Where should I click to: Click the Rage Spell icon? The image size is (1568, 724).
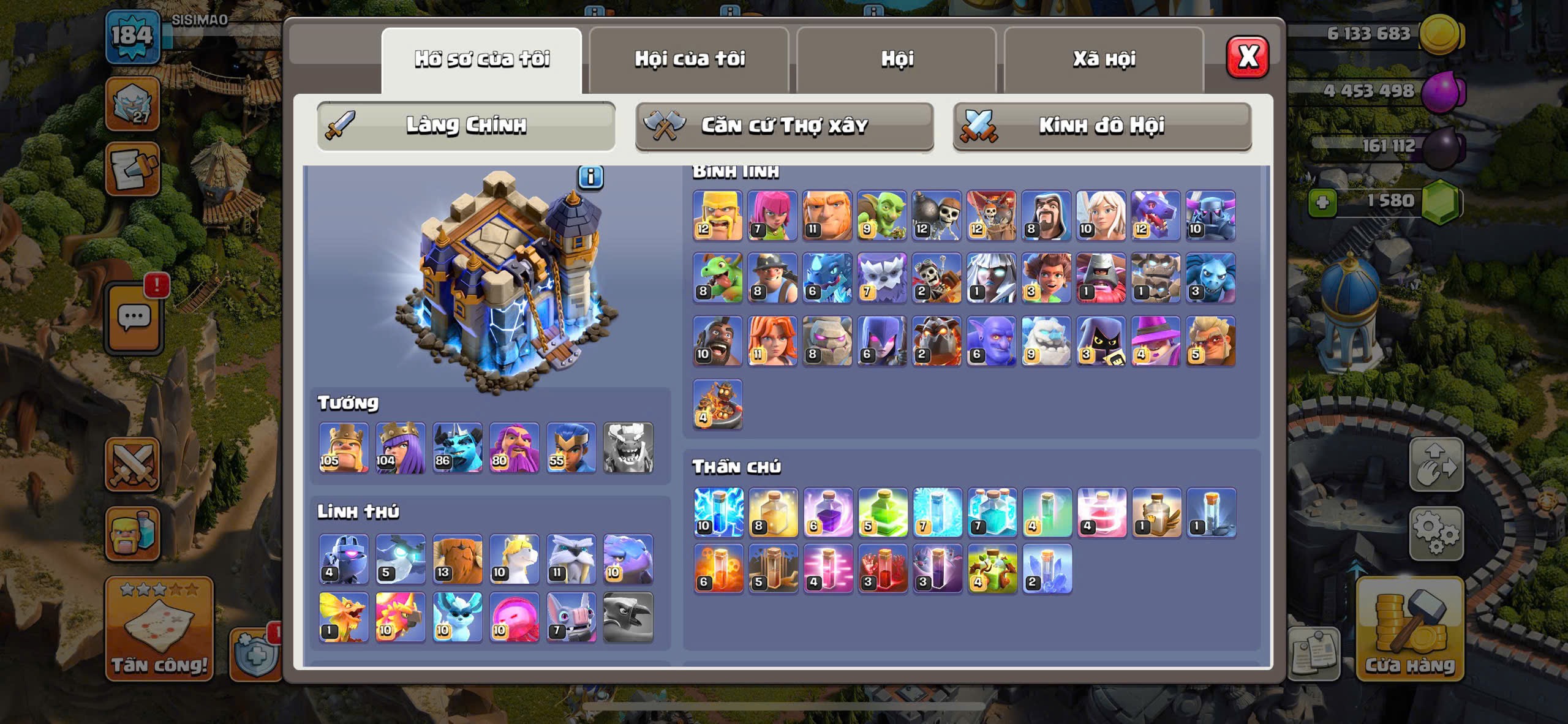click(827, 513)
